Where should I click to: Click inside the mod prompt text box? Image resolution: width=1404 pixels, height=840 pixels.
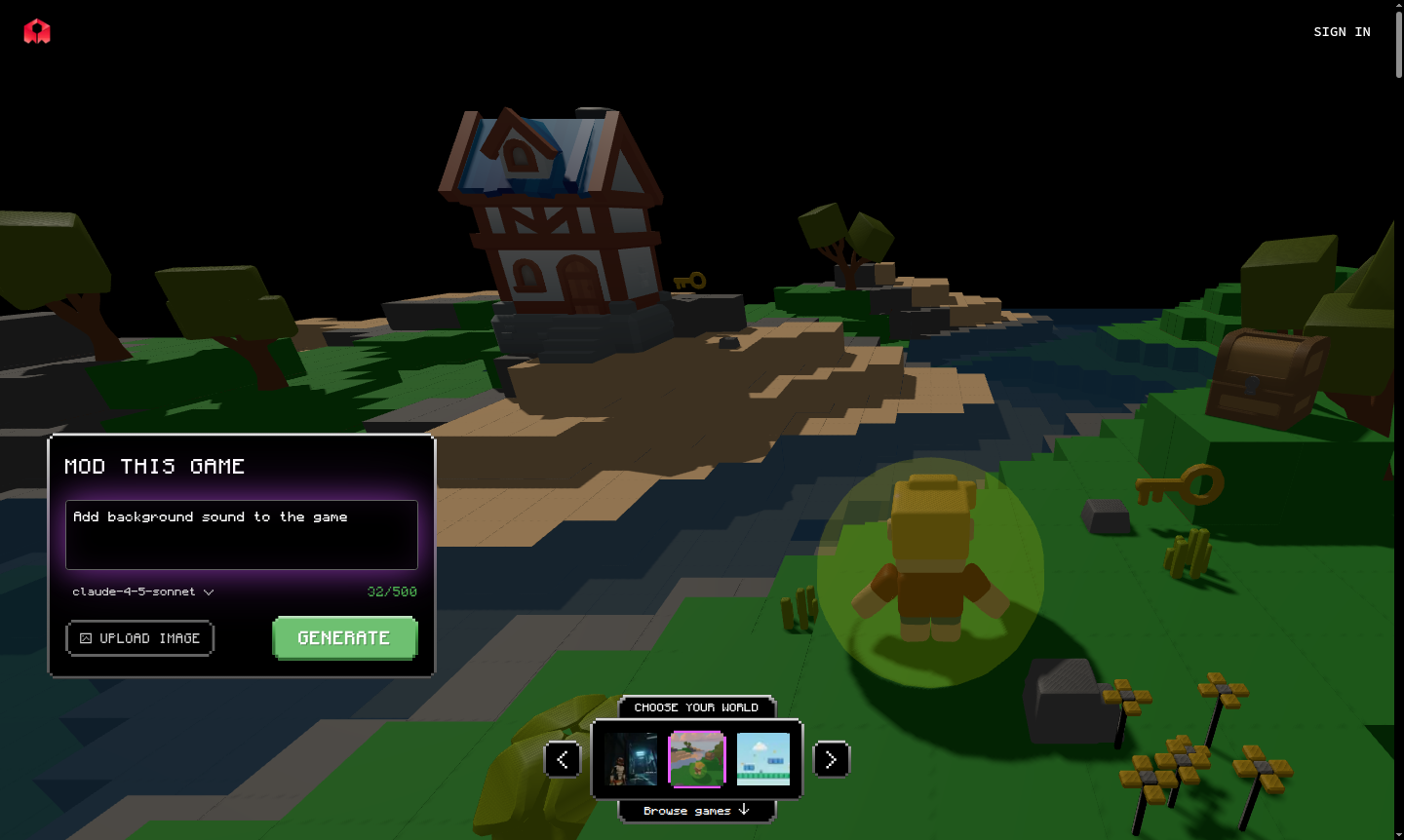tap(241, 534)
